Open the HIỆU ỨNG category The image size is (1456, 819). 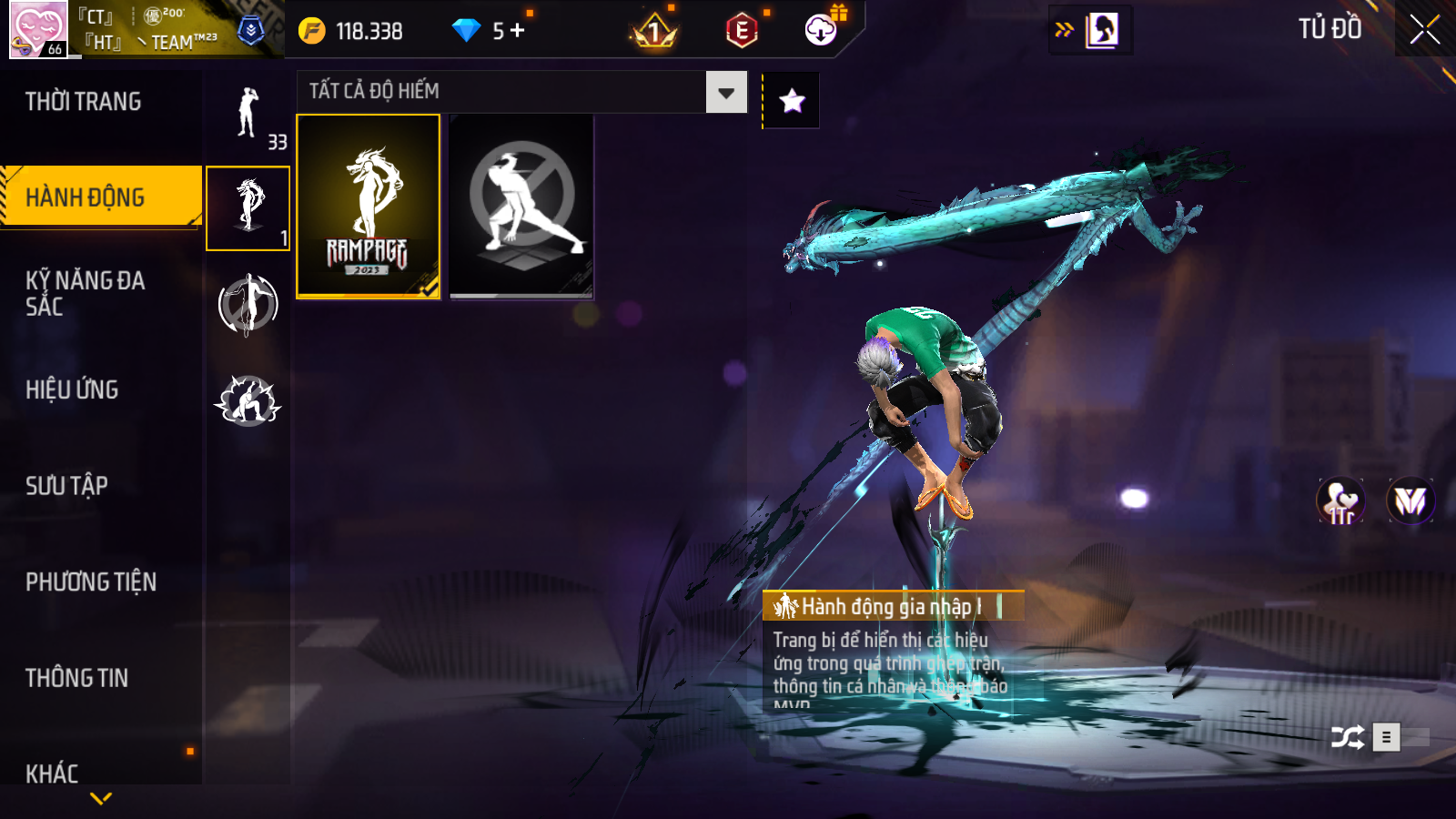[72, 389]
